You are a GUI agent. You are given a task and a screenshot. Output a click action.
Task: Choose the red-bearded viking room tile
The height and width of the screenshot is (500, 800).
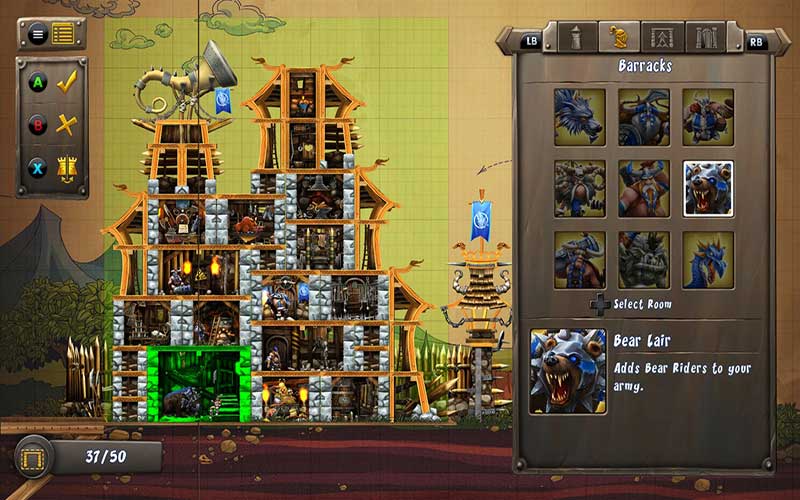(x=644, y=188)
